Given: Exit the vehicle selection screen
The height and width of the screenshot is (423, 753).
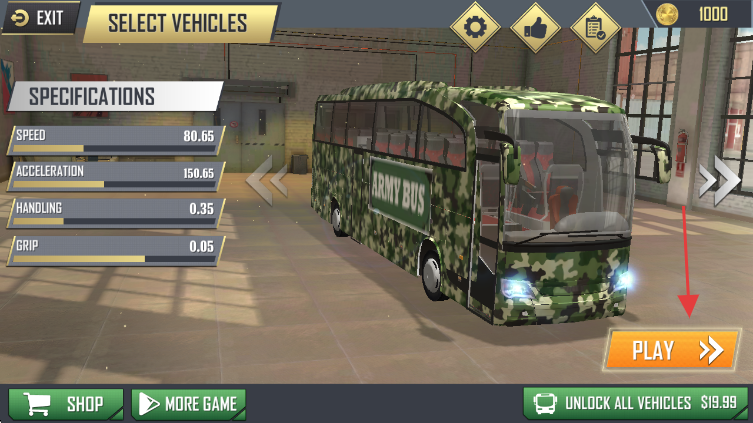Looking at the screenshot, I should pos(37,17).
